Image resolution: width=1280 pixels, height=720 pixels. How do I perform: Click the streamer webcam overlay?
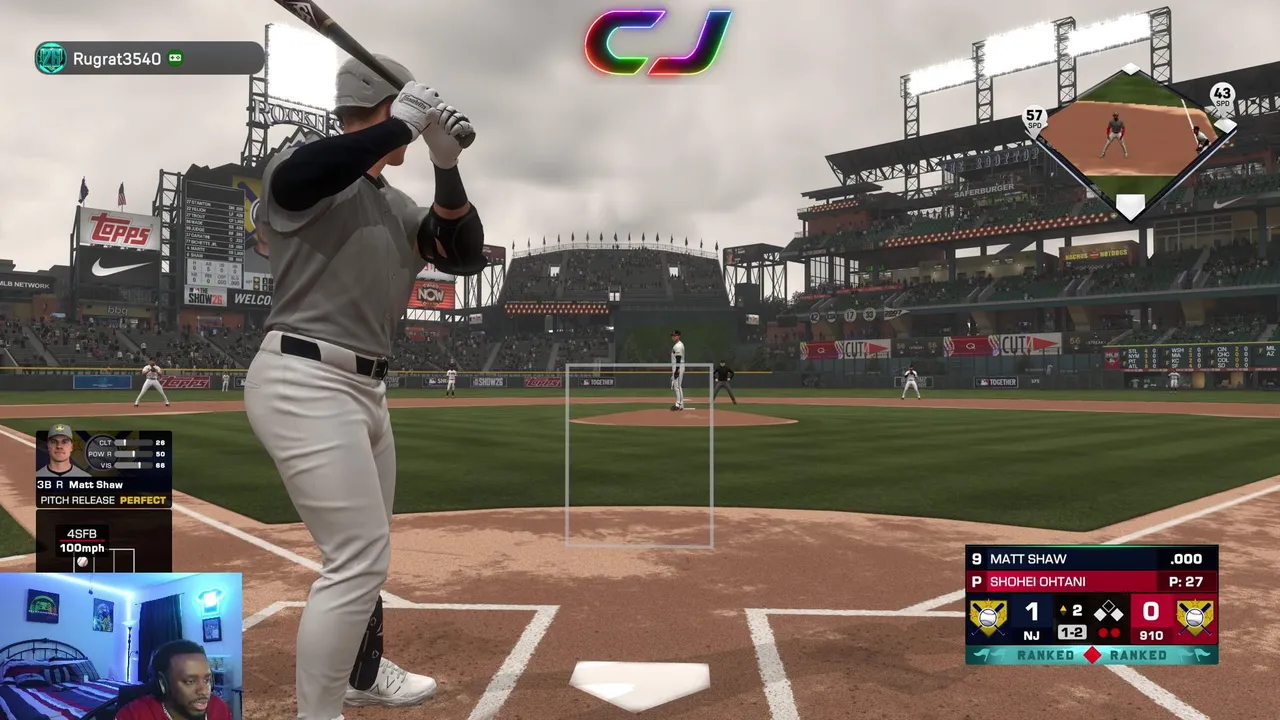coord(120,646)
